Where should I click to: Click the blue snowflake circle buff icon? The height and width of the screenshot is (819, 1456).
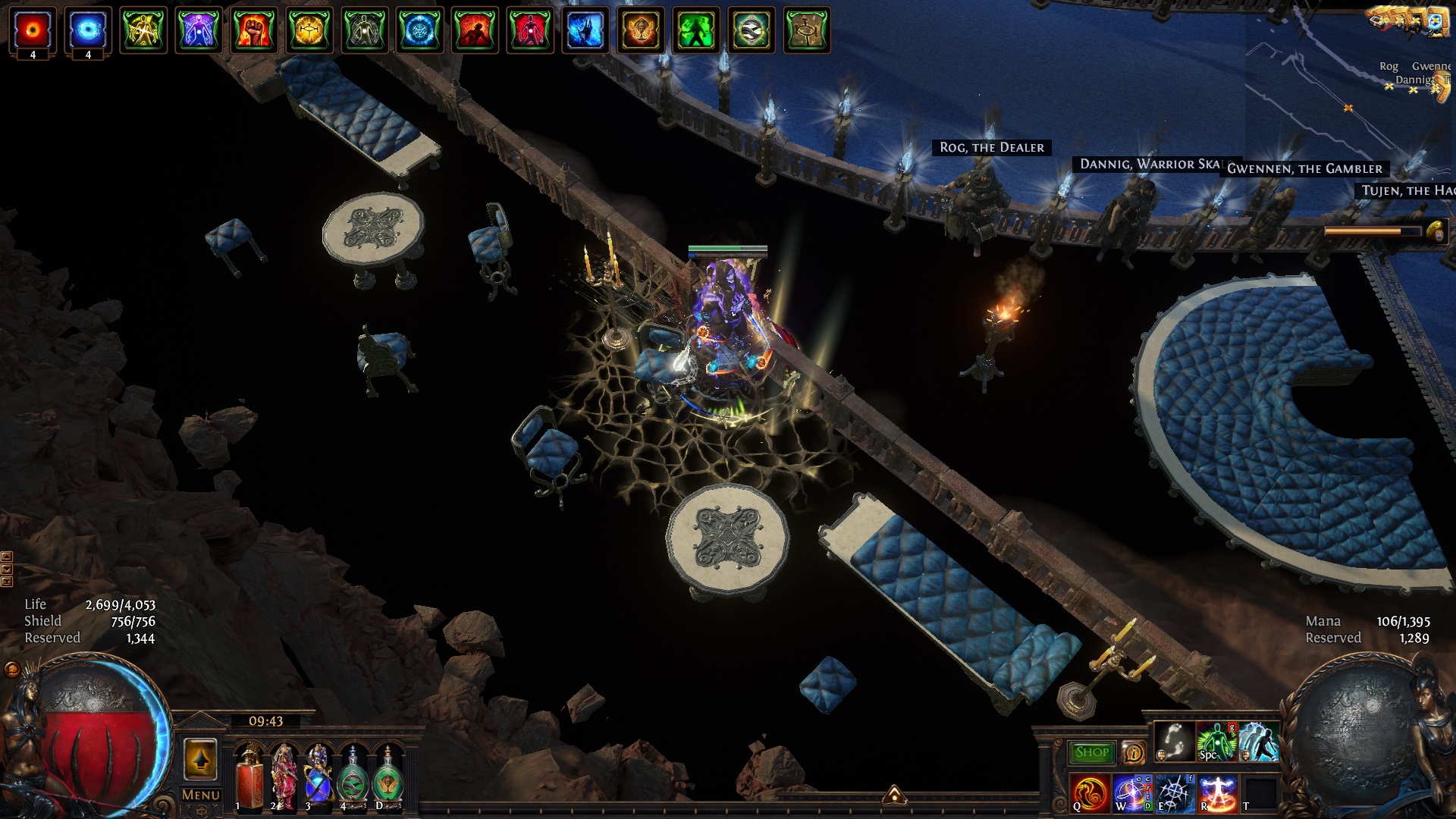click(x=420, y=30)
